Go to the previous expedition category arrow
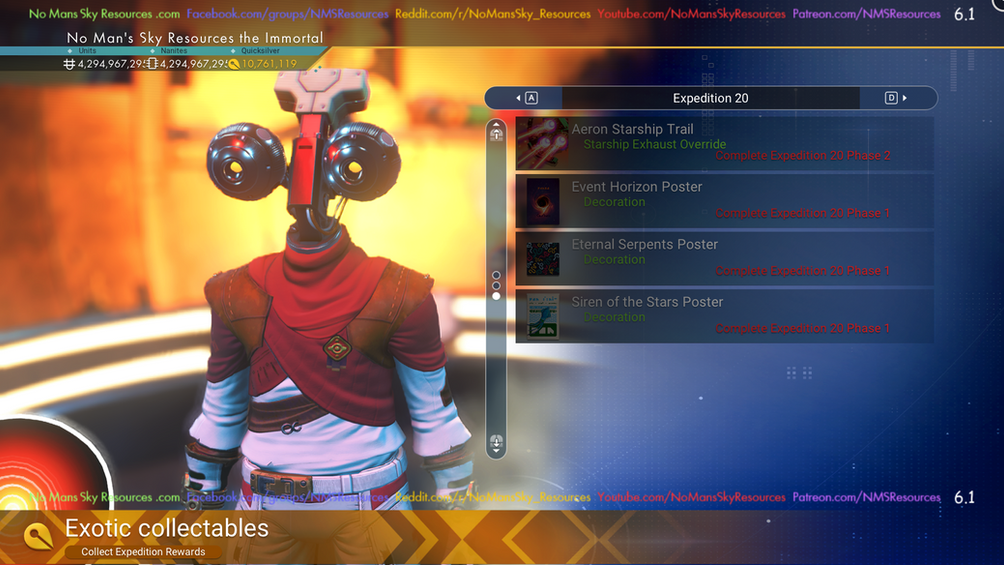Screen dimensions: 1004x565 [x=526, y=98]
